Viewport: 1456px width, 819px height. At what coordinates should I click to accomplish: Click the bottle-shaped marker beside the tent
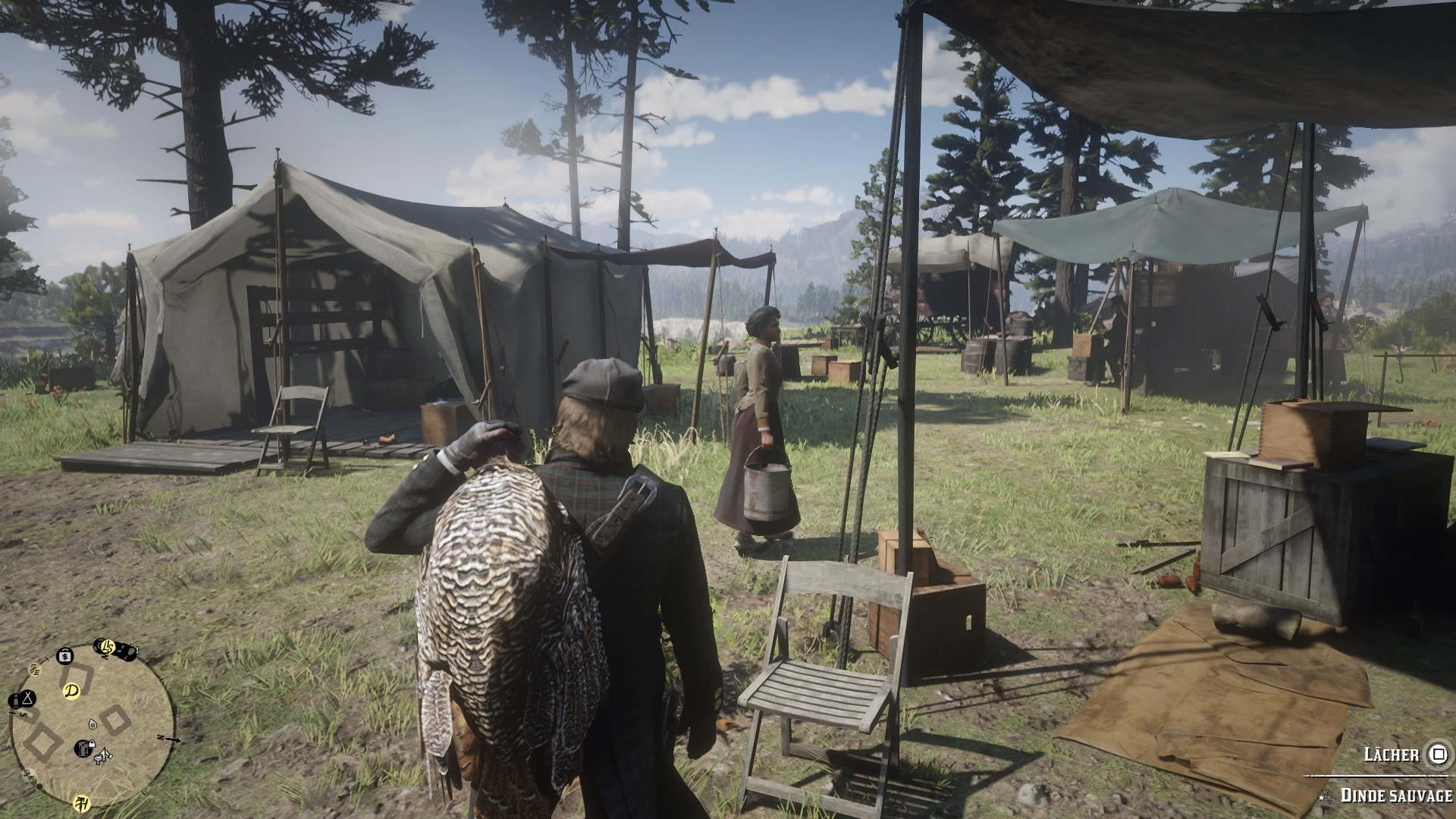[14, 699]
